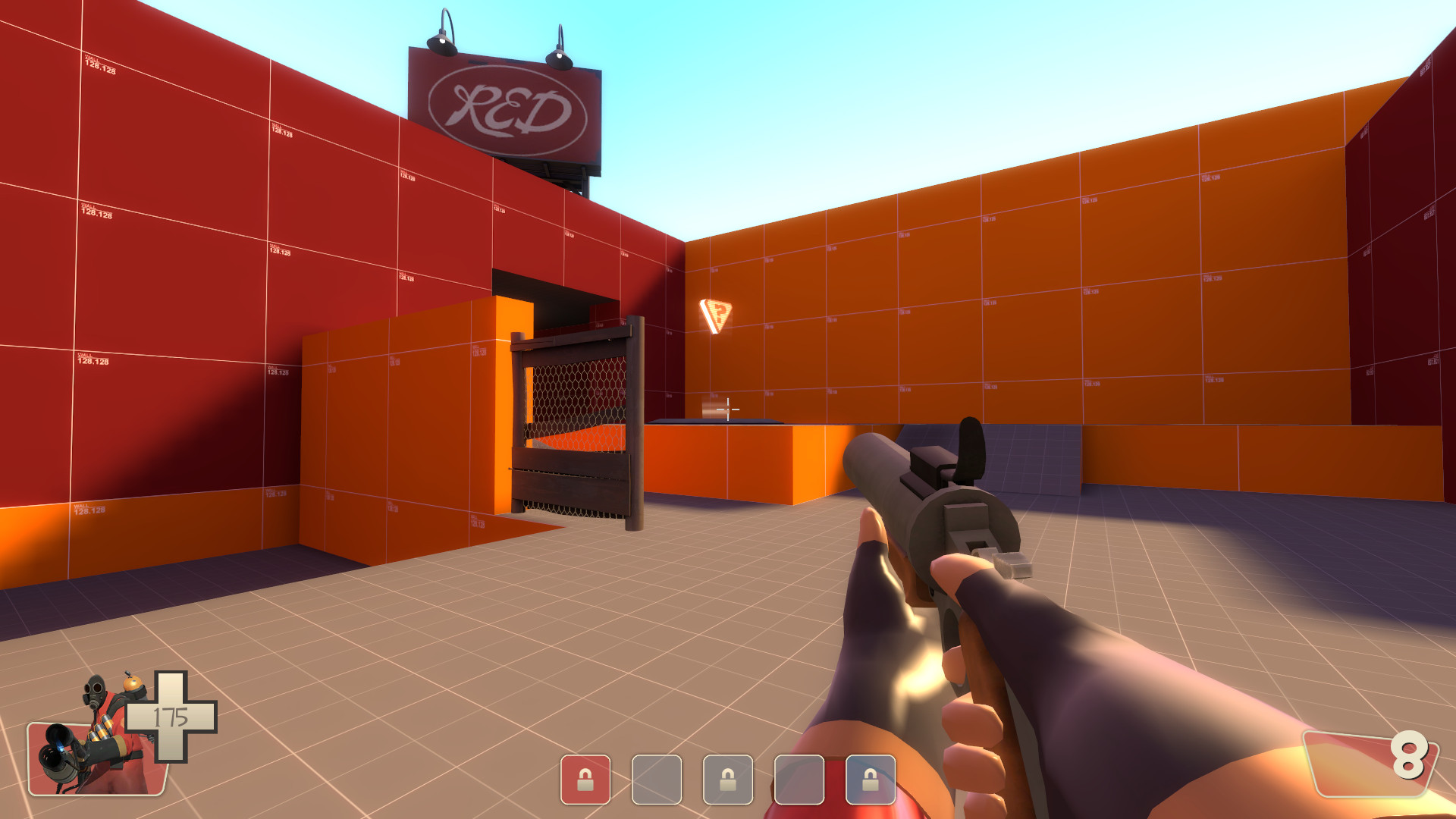Click the RED billboard logo
The image size is (1456, 819).
pos(507,106)
